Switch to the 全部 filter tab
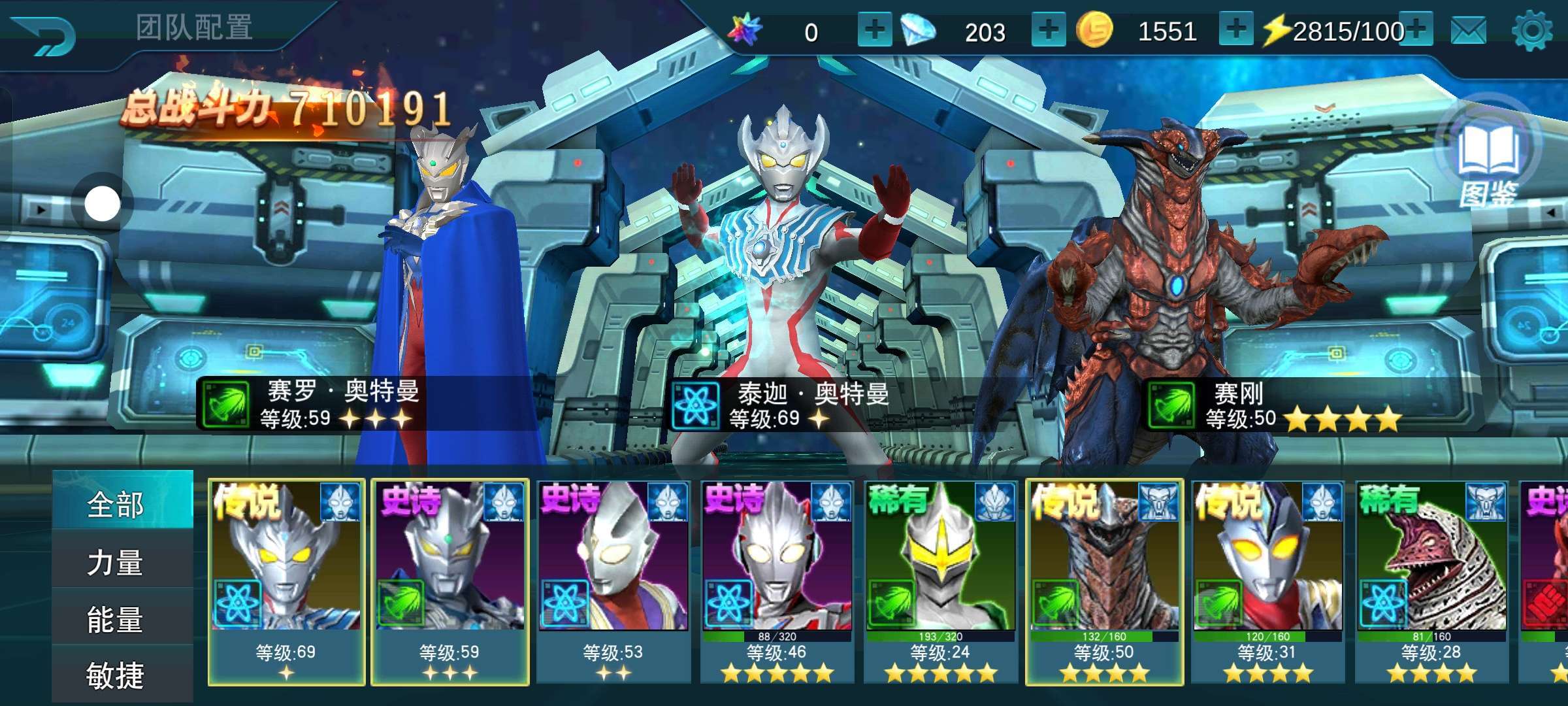 [116, 505]
